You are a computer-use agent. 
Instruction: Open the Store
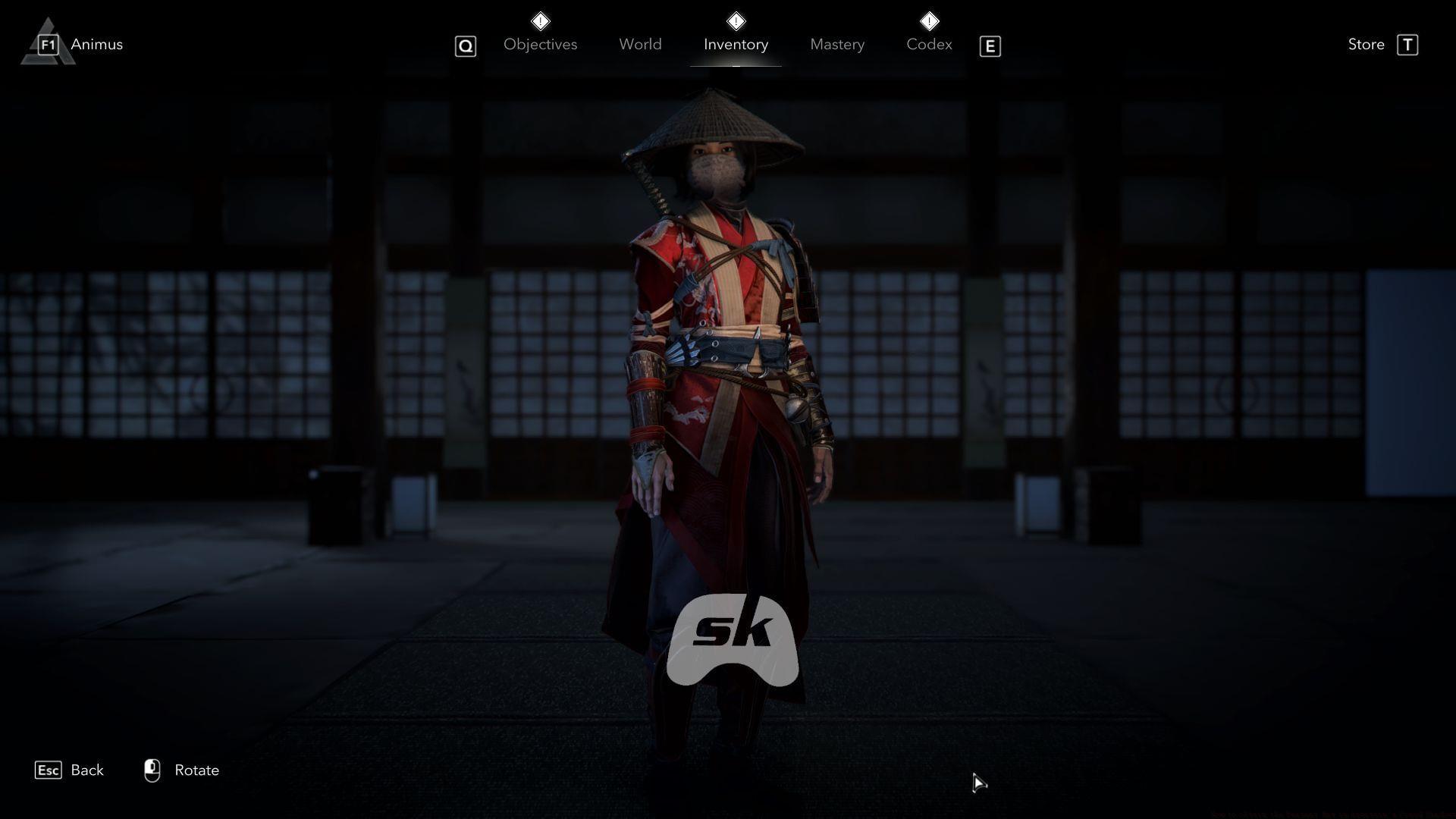(x=1367, y=45)
